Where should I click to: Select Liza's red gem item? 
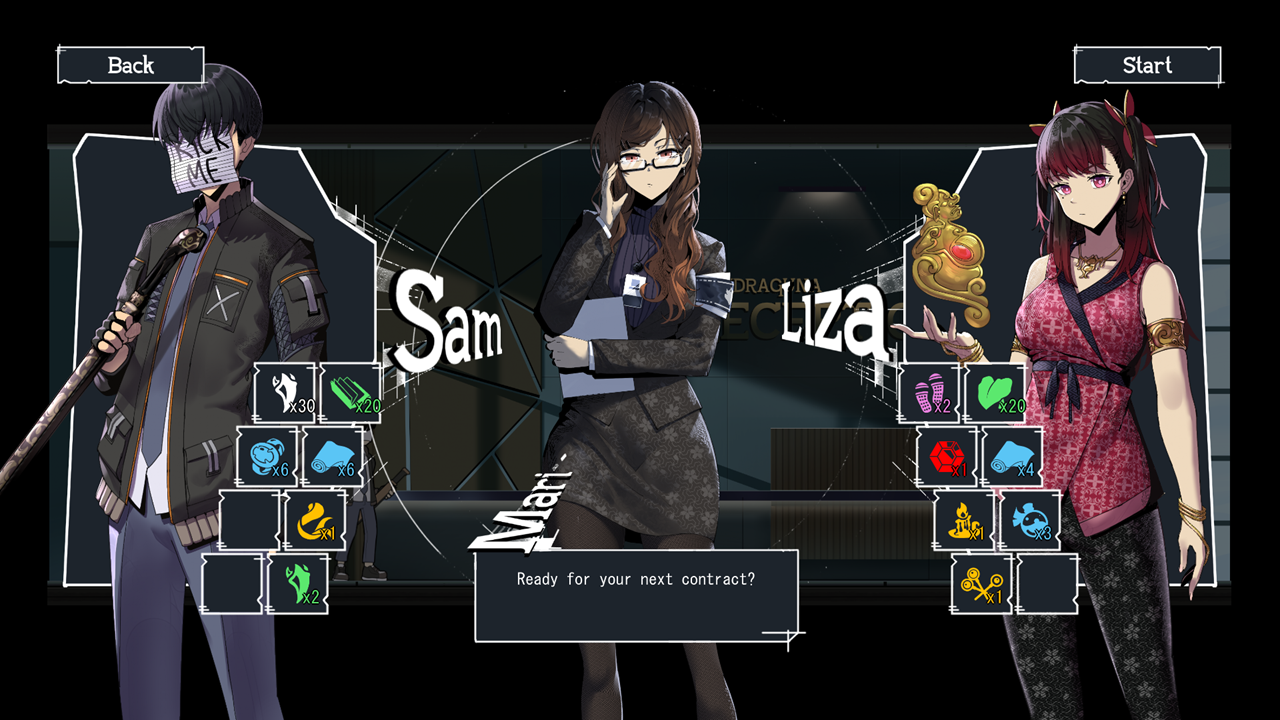tap(947, 457)
